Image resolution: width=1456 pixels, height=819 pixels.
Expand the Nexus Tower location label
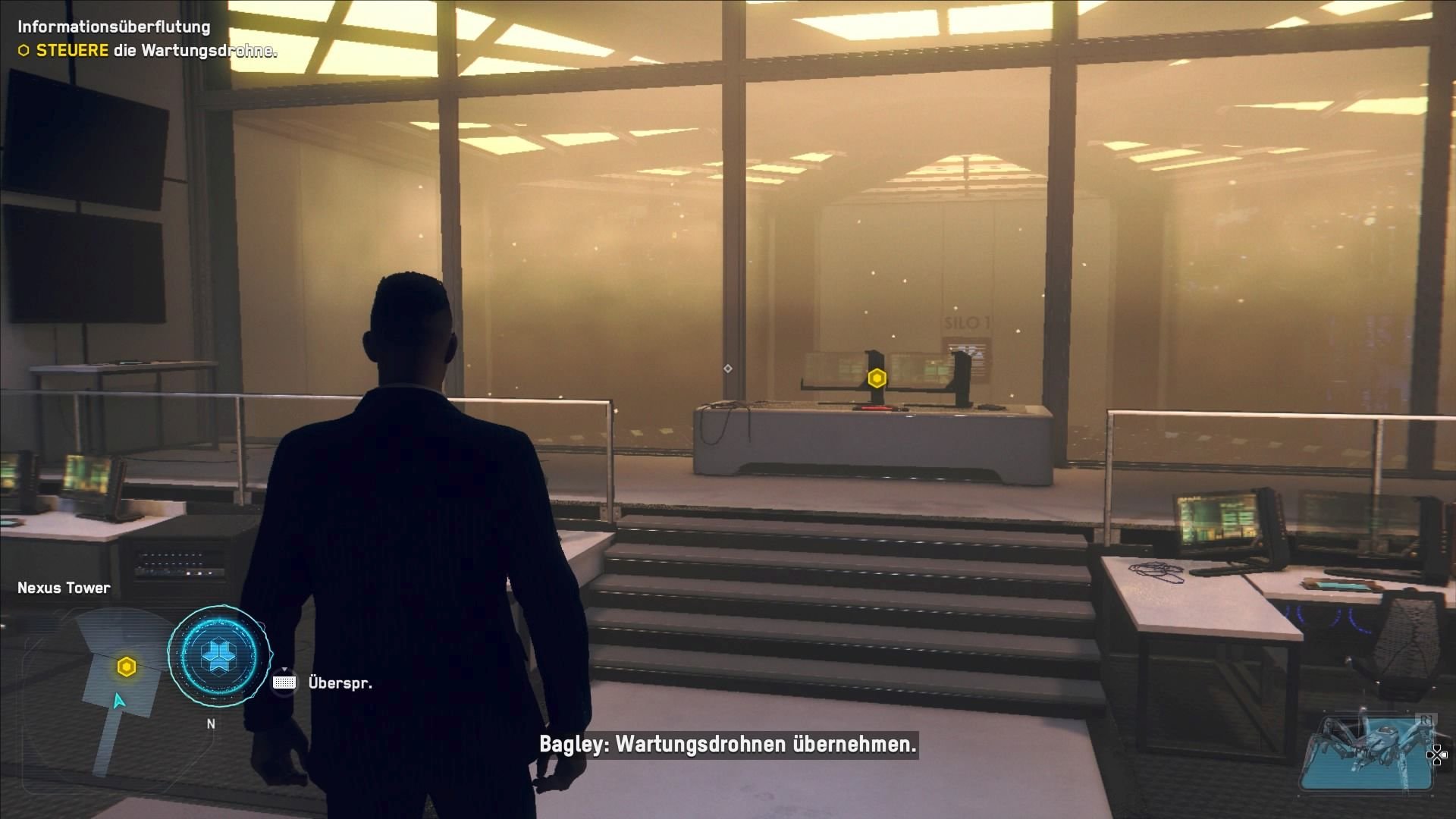[64, 588]
